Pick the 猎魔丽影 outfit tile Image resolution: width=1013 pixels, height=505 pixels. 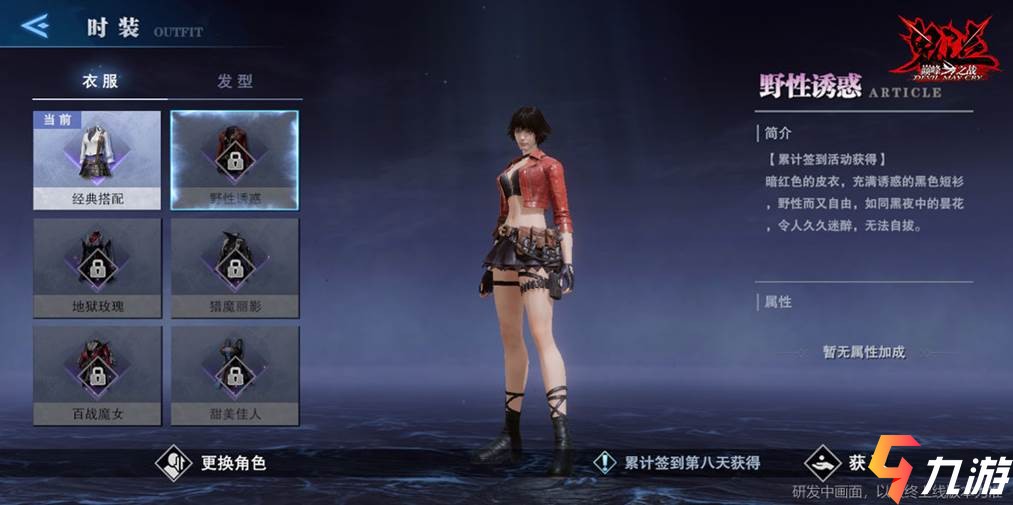235,267
